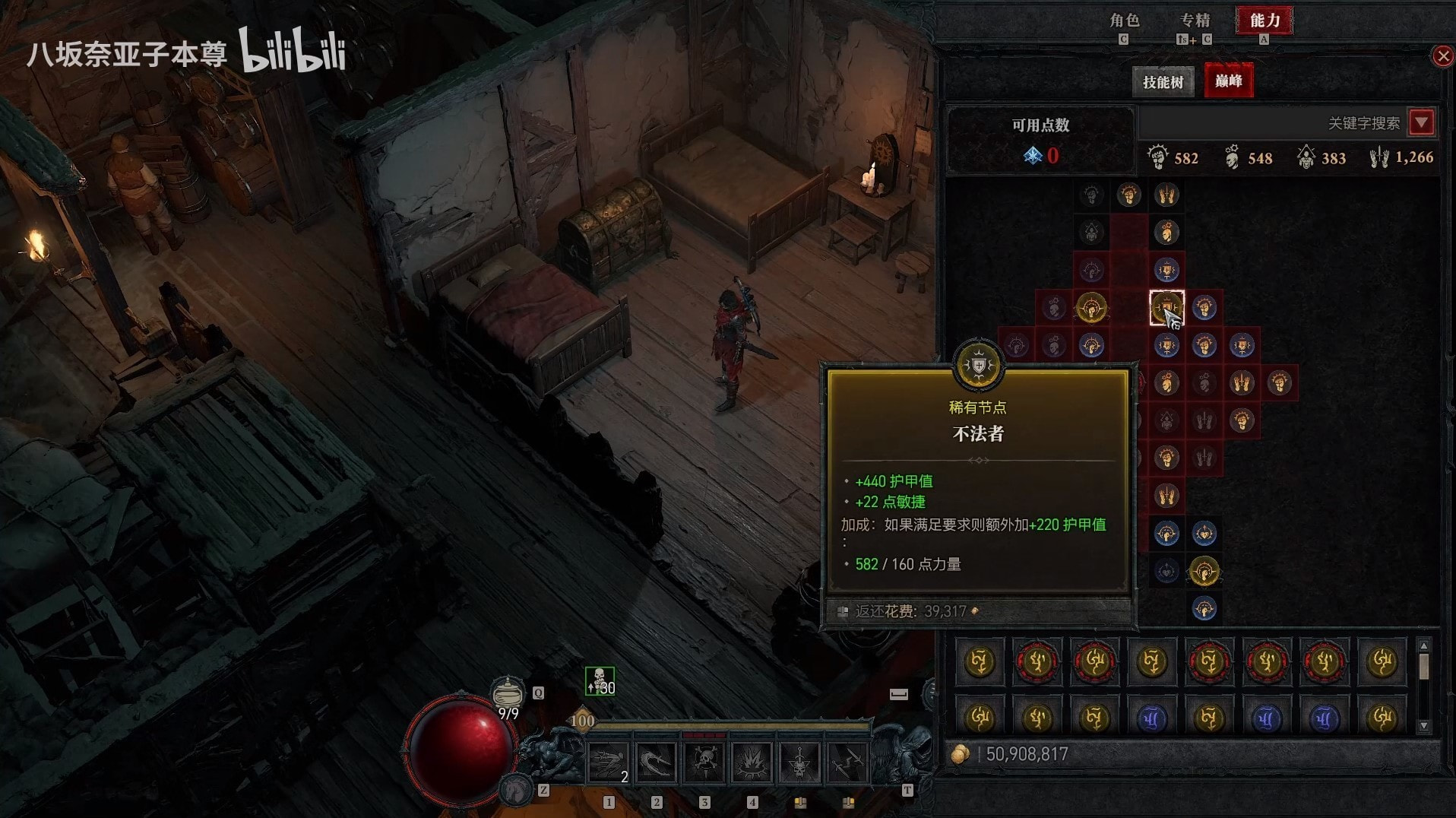Choose the first blue glyph in the list
Screen dimensions: 1456x818
click(1151, 718)
